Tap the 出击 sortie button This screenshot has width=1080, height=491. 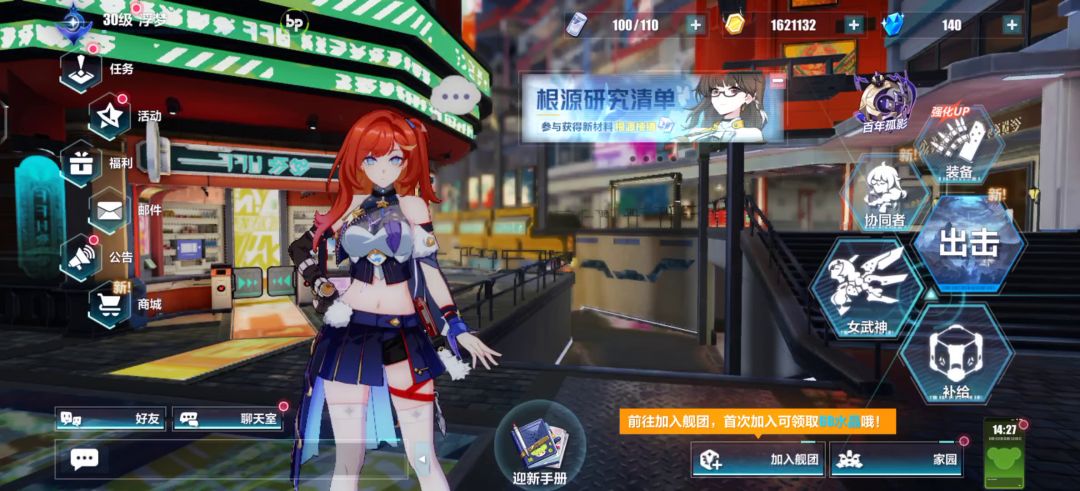coord(968,242)
